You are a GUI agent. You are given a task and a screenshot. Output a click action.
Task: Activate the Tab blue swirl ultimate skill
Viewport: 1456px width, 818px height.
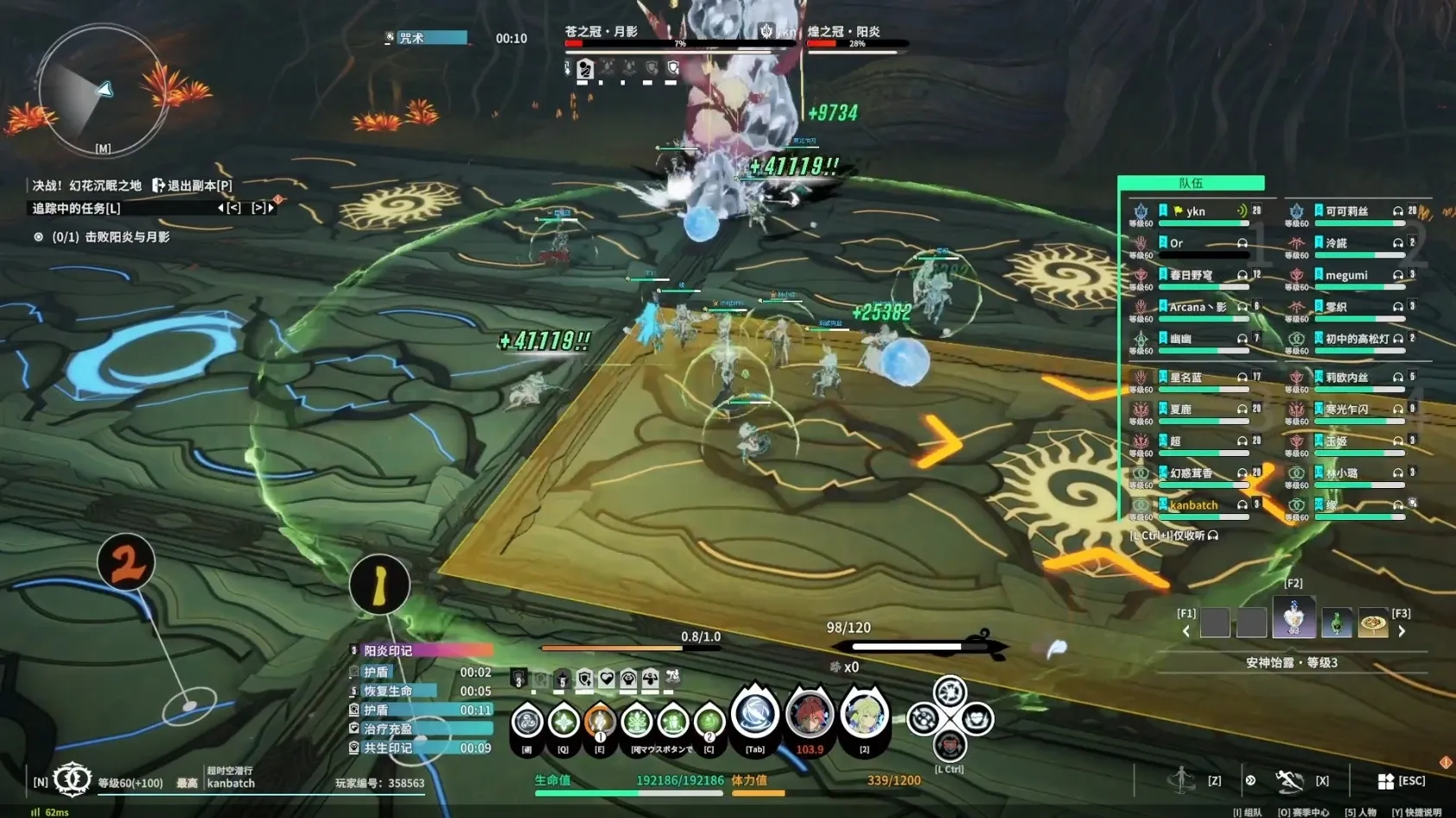tap(754, 715)
